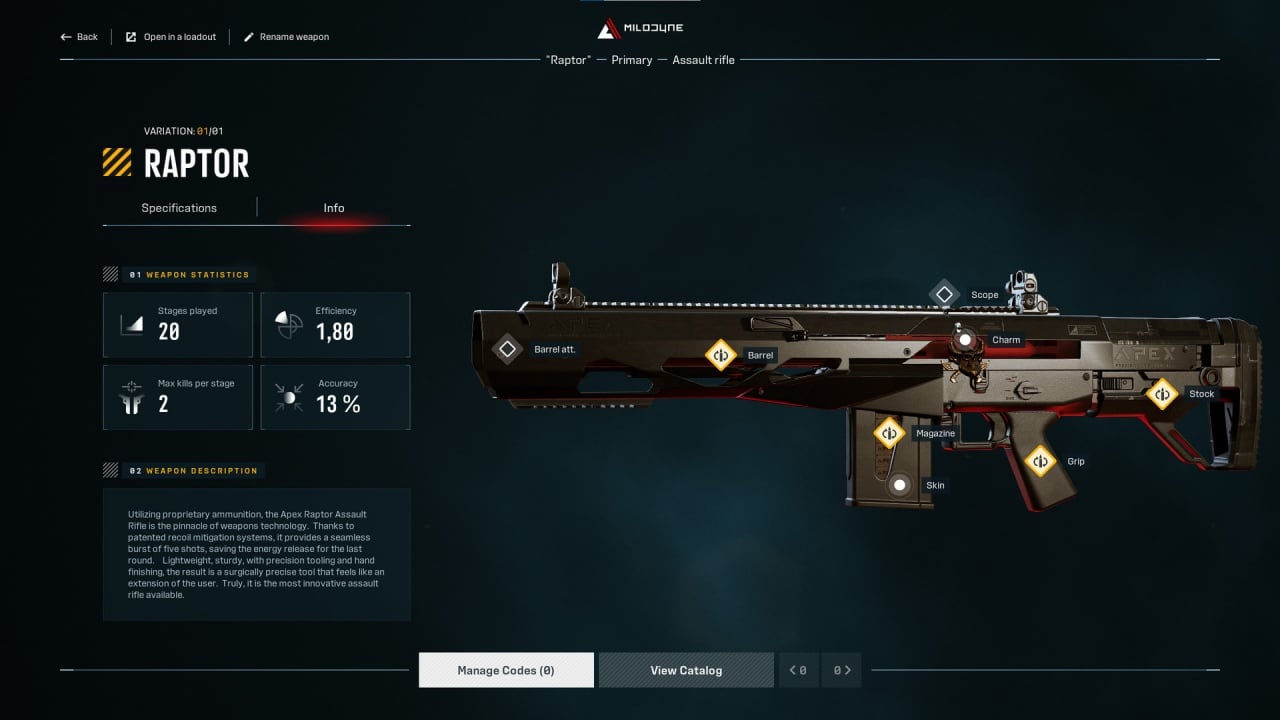The image size is (1280, 720).
Task: Select the Charm slot marker
Action: pyautogui.click(x=965, y=340)
